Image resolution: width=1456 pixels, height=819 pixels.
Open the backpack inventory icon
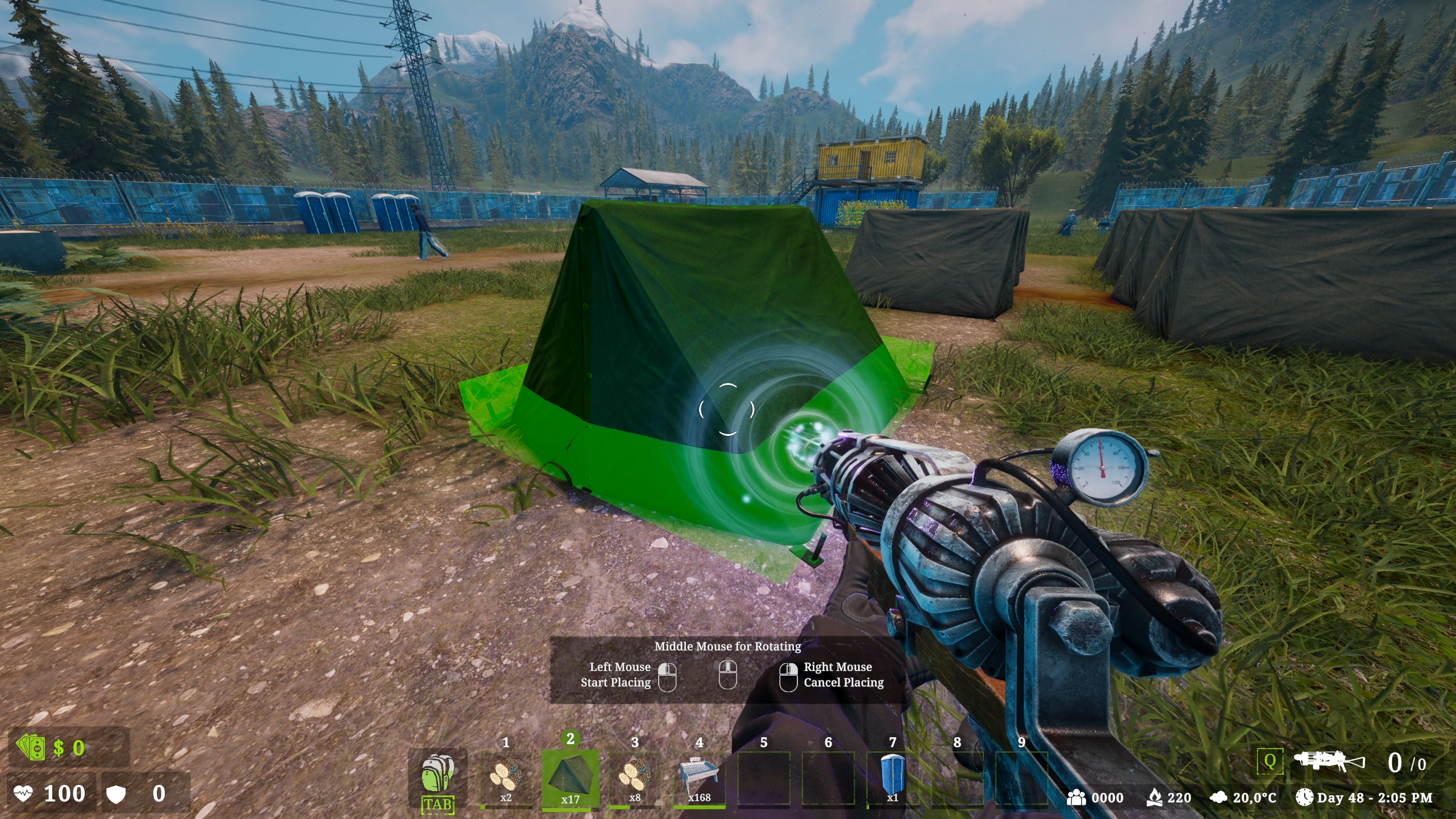pos(437,775)
